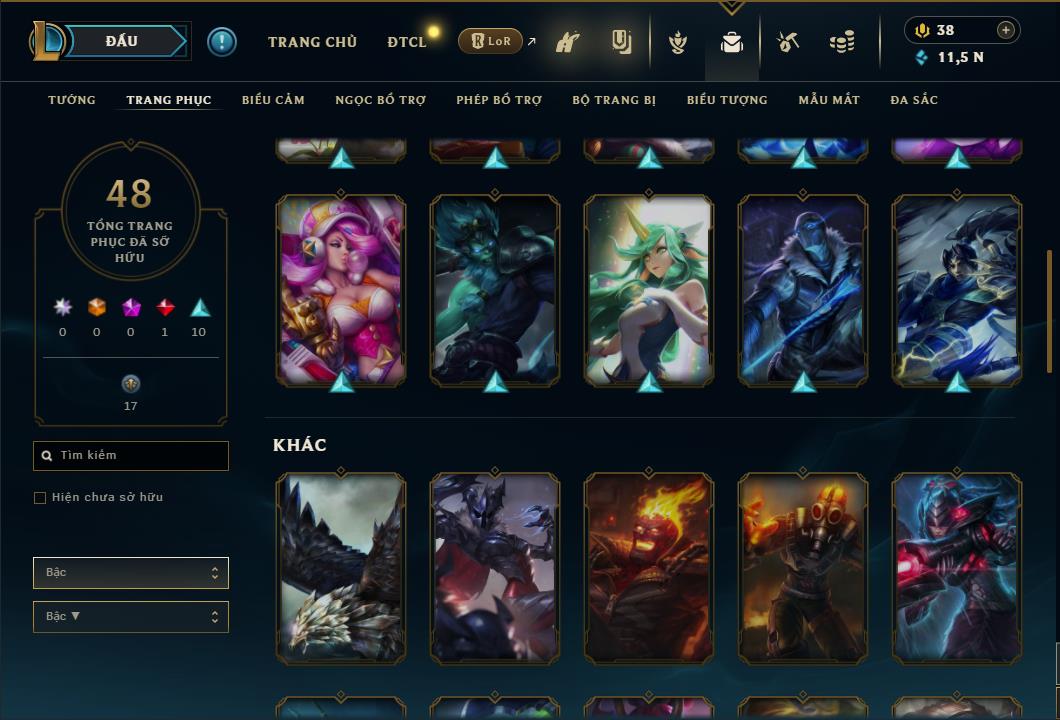Viewport: 1060px width, 720px height.
Task: Click the Tìm kiếm search field
Action: (x=131, y=456)
